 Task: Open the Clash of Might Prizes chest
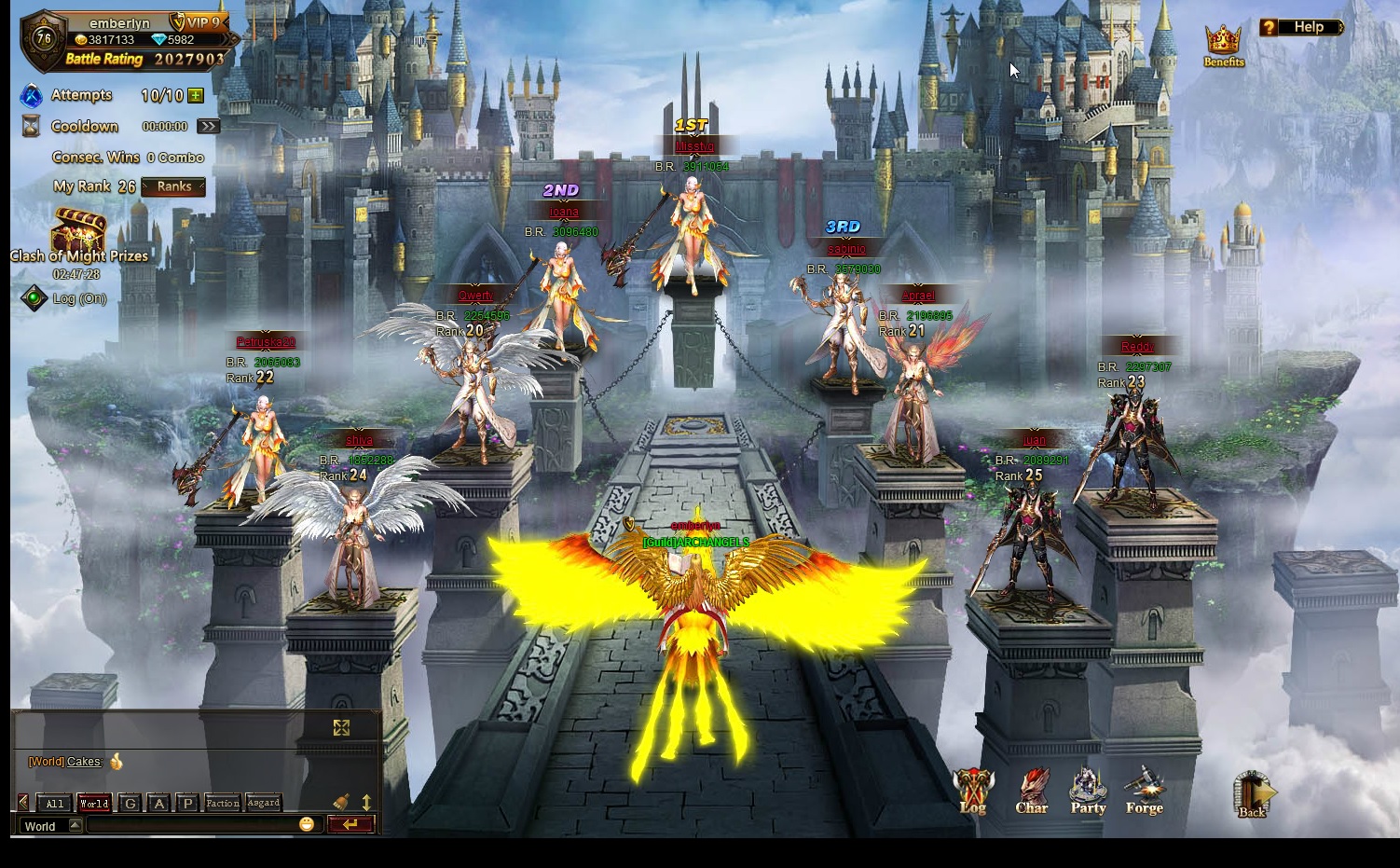(78, 230)
